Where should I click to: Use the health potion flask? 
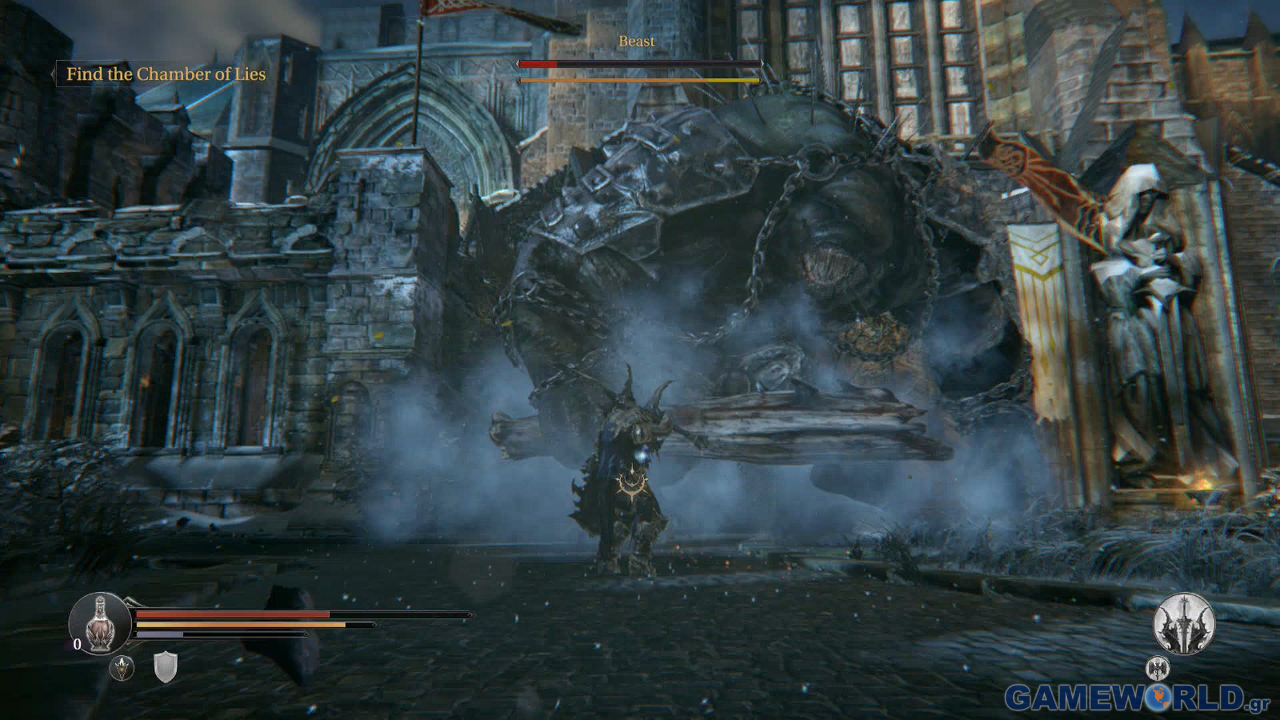pyautogui.click(x=99, y=622)
